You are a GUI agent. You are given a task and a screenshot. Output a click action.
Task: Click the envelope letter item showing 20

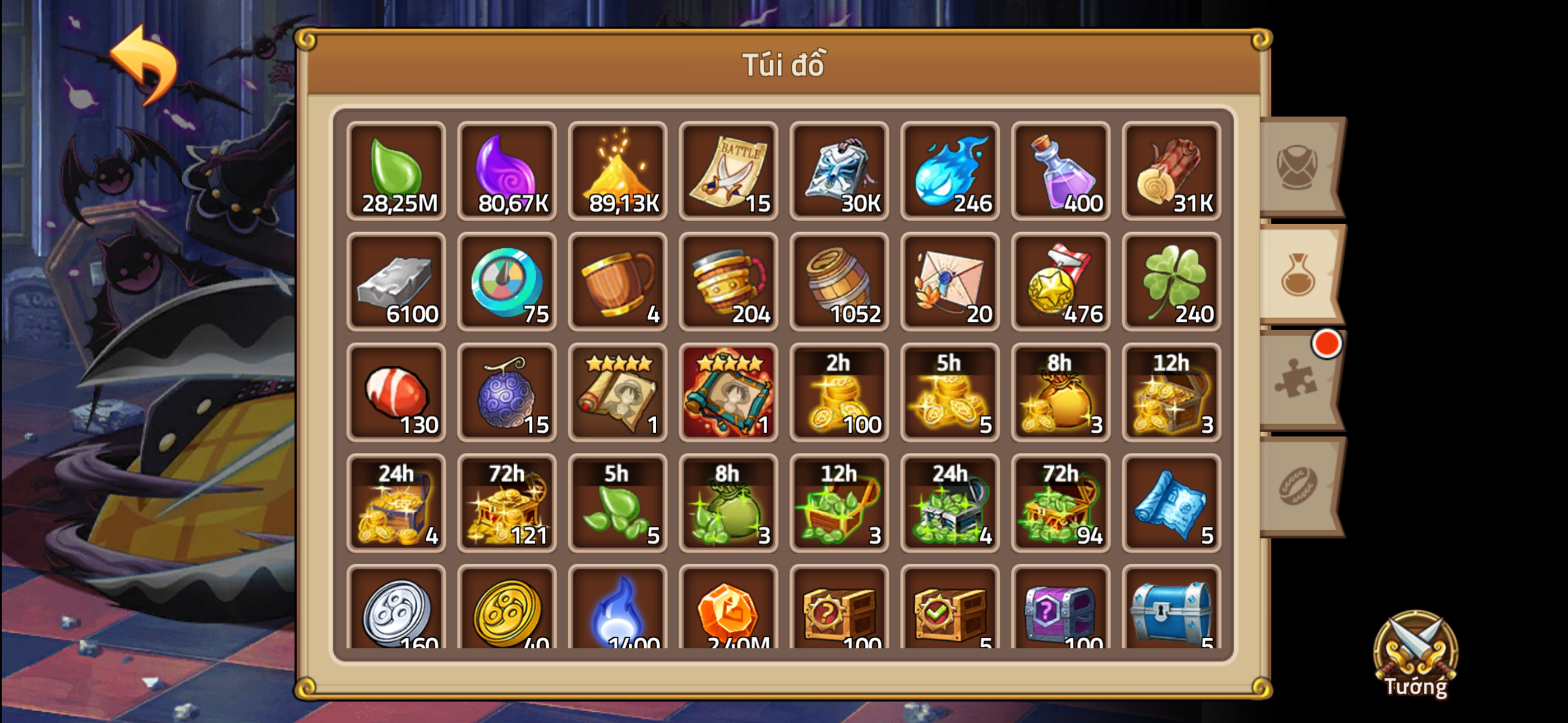point(949,283)
